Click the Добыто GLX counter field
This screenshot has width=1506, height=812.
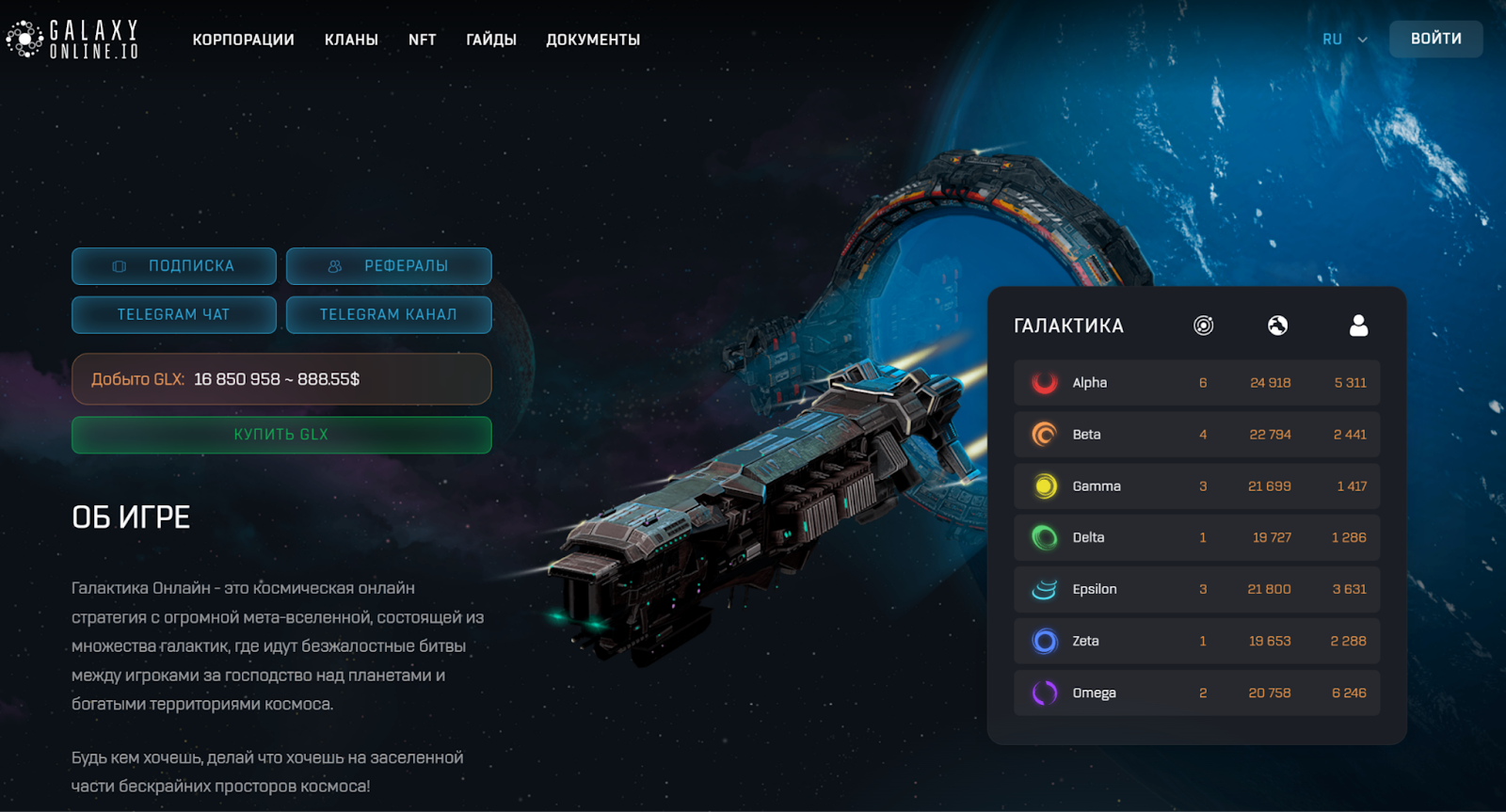click(280, 379)
